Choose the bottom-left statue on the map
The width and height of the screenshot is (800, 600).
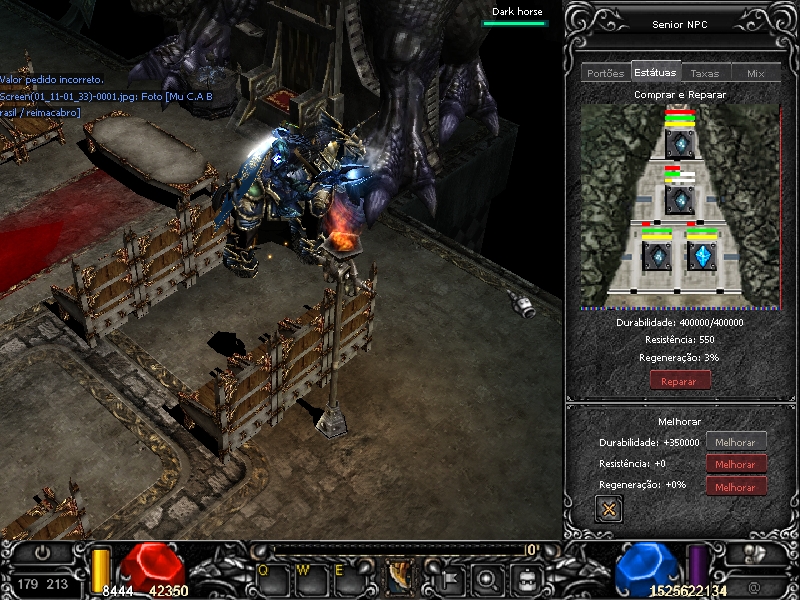tap(657, 255)
